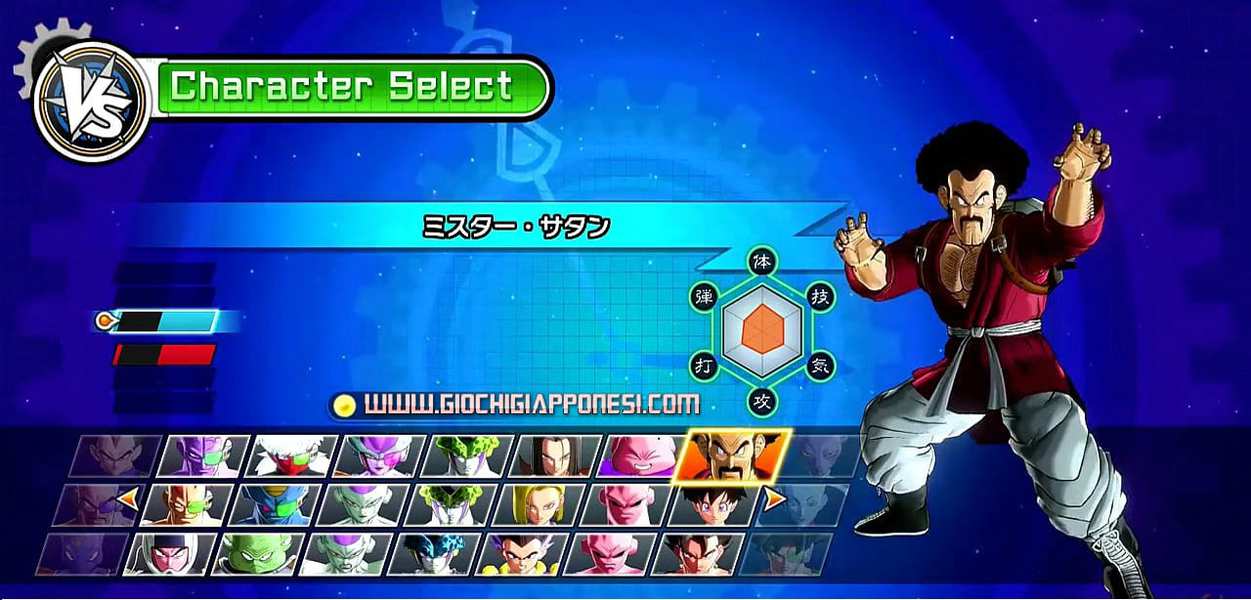Viewport: 1251px width, 600px height.
Task: Choose the blue Cell Jr. portrait
Action: point(432,554)
